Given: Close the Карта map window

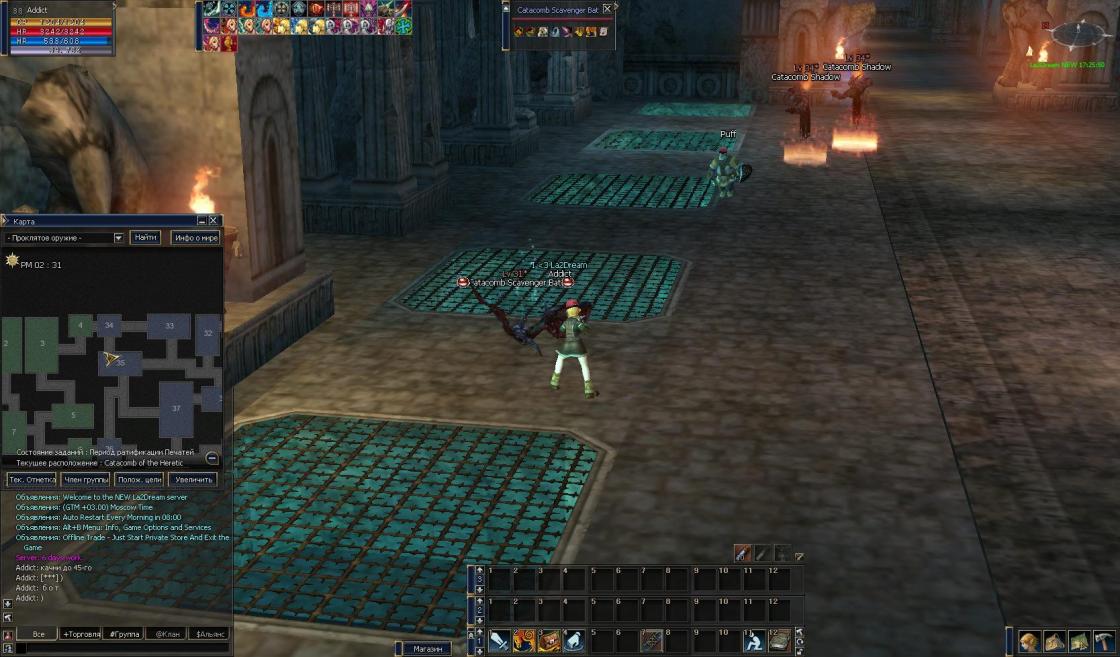Looking at the screenshot, I should (x=213, y=220).
